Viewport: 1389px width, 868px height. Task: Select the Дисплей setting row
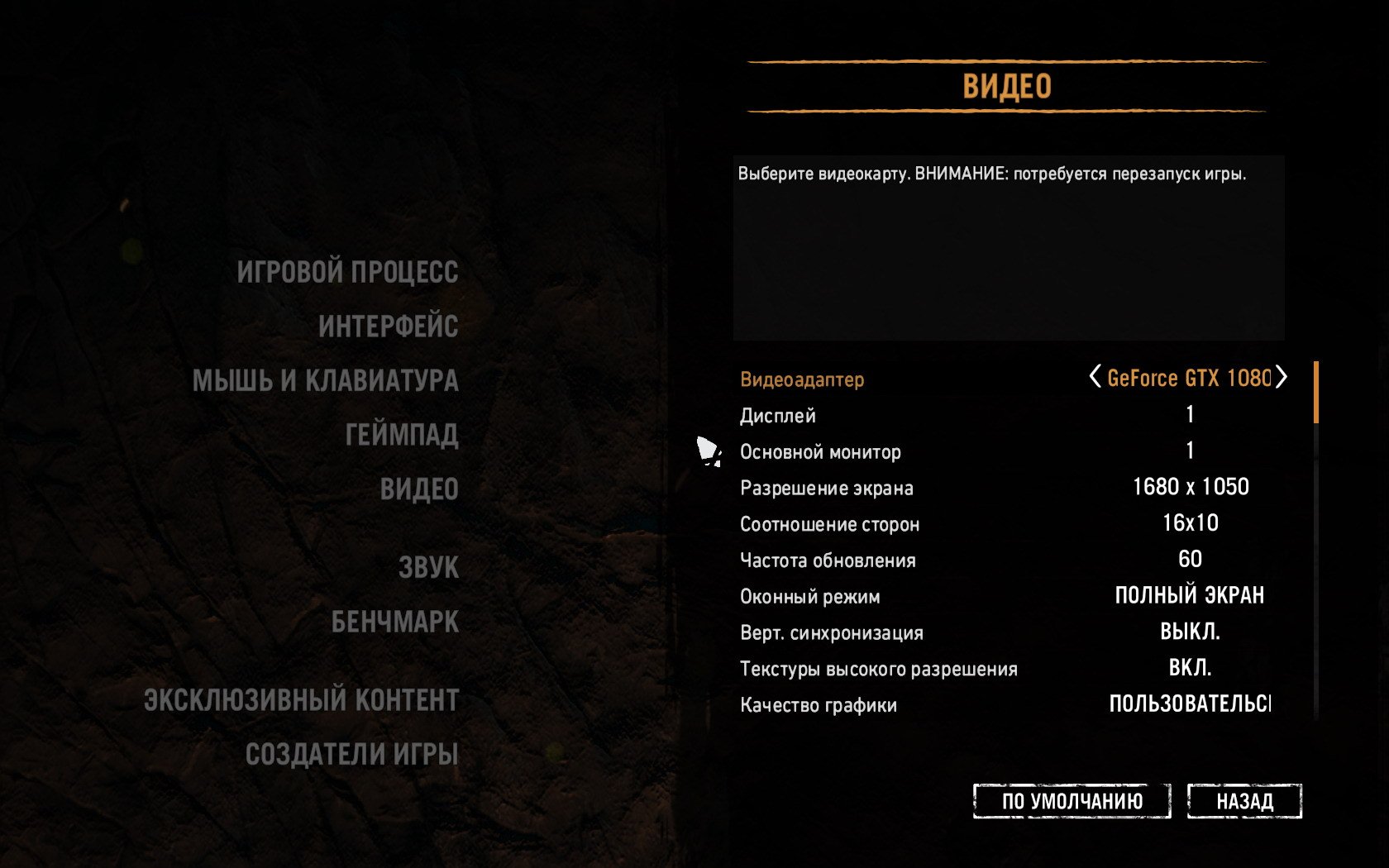pos(777,416)
